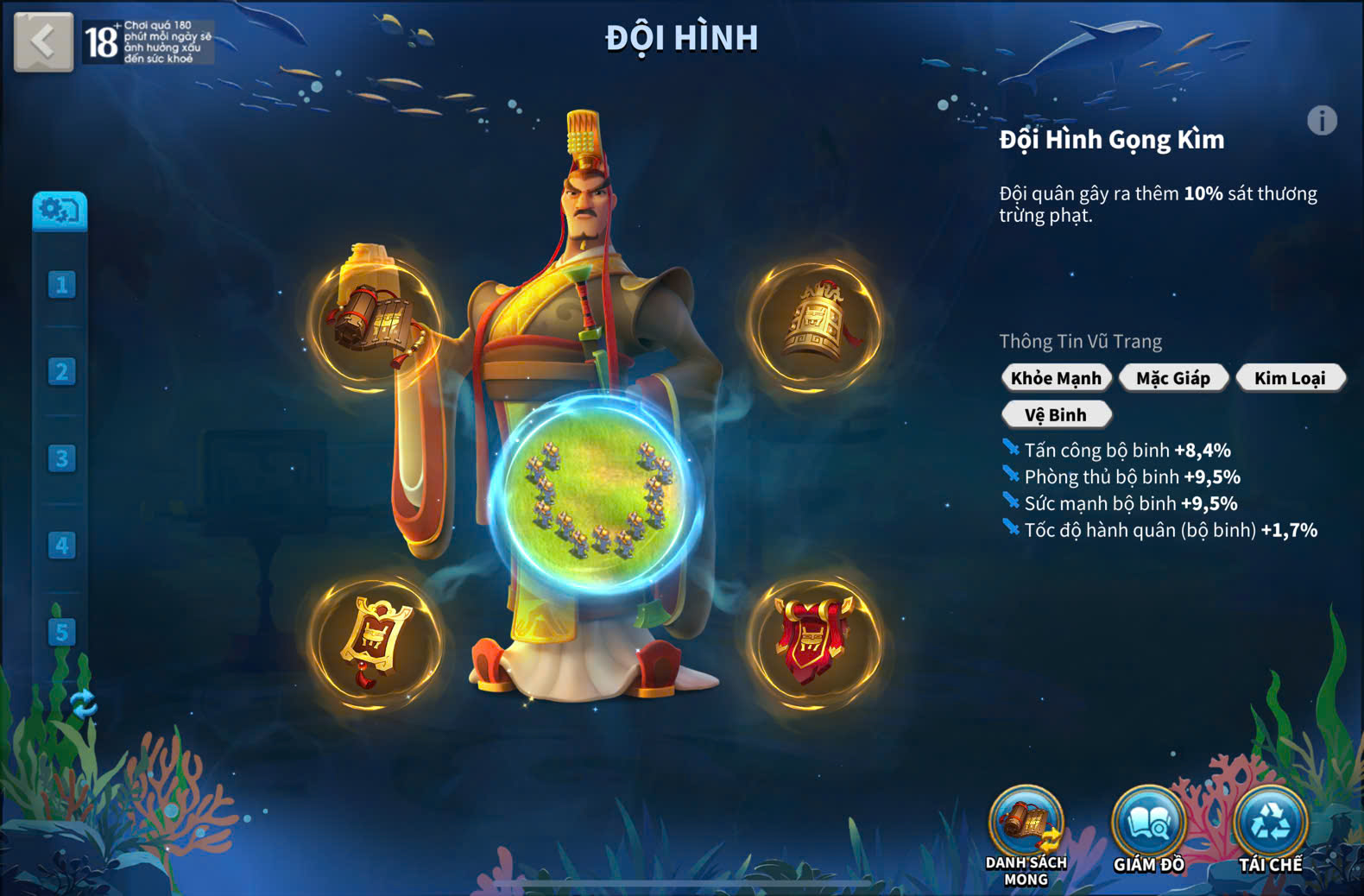This screenshot has height=896, width=1364.
Task: Click the Vệ Binh tag
Action: (1056, 415)
